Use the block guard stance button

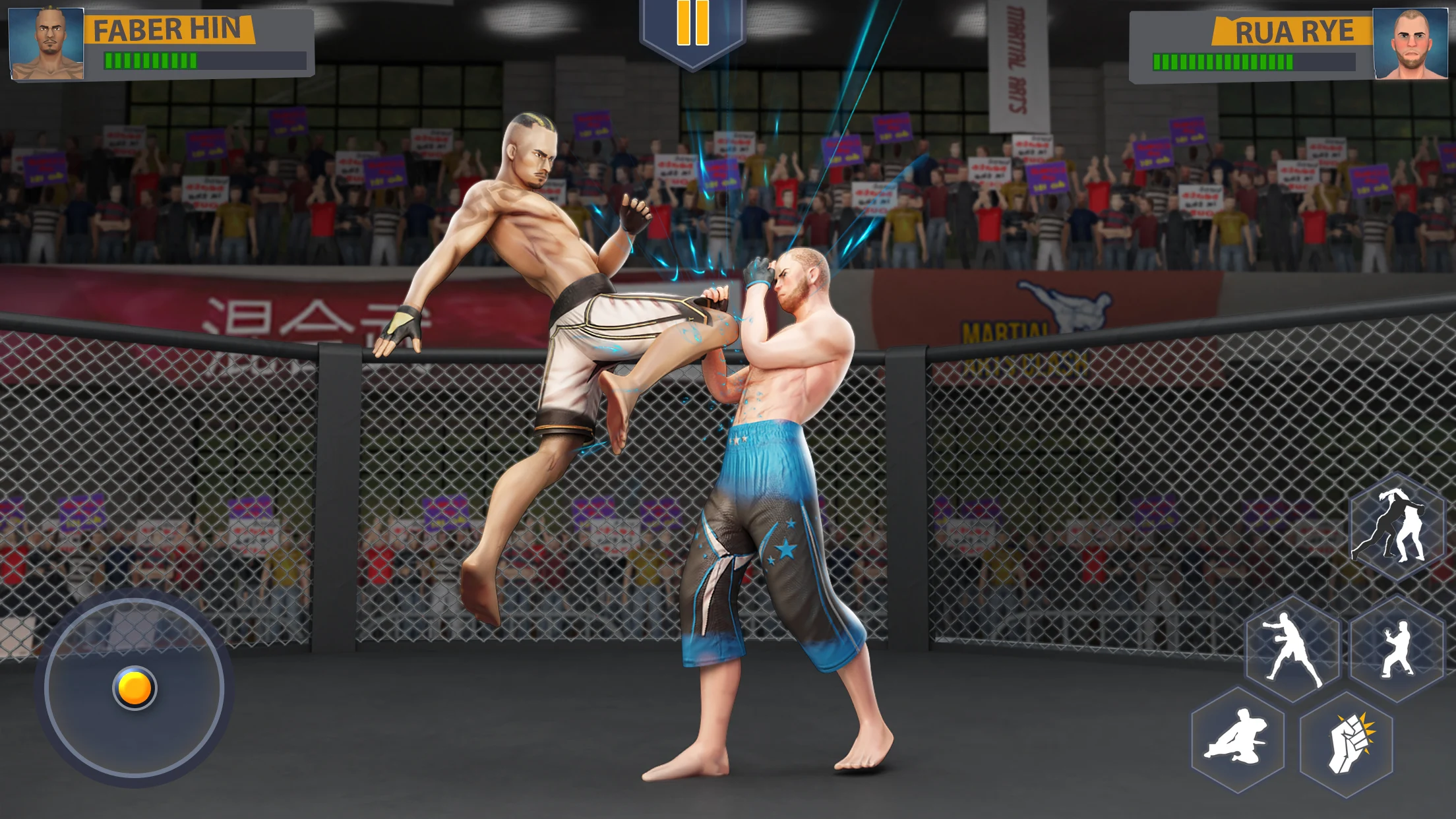tap(1397, 649)
